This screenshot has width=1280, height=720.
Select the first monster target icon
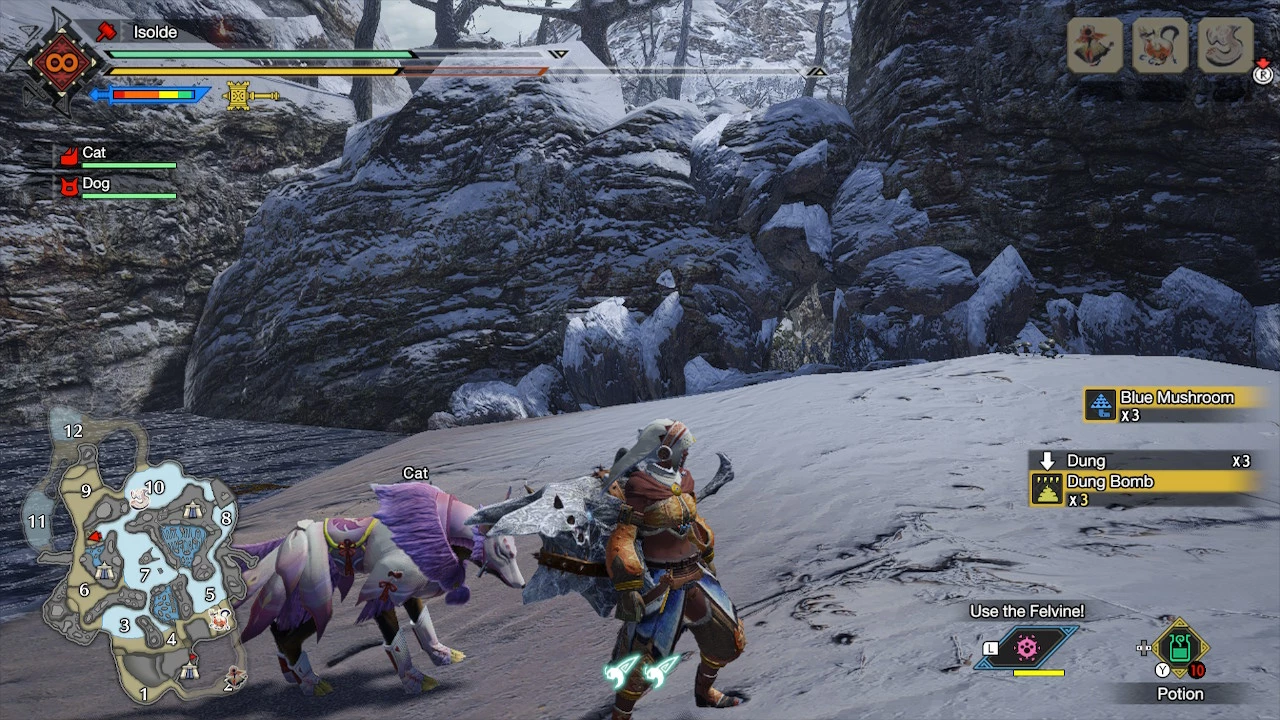pos(1095,45)
